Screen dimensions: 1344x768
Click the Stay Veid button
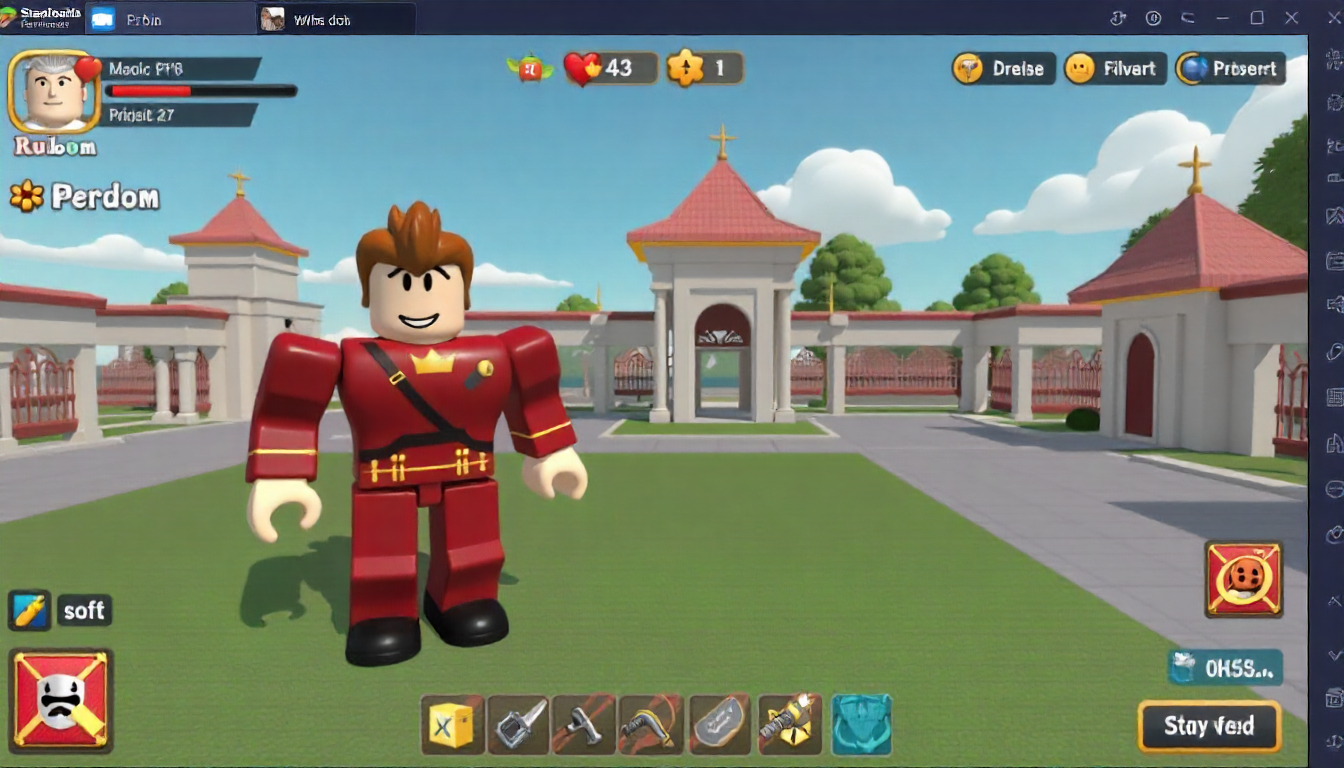pyautogui.click(x=1209, y=726)
